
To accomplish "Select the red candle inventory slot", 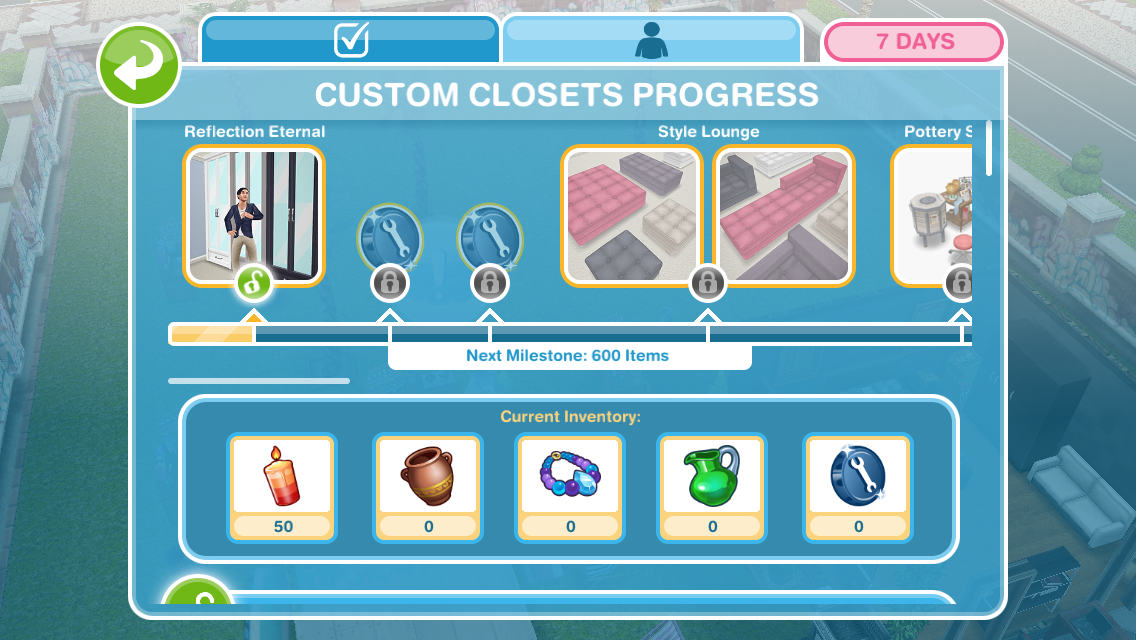I will click(283, 487).
